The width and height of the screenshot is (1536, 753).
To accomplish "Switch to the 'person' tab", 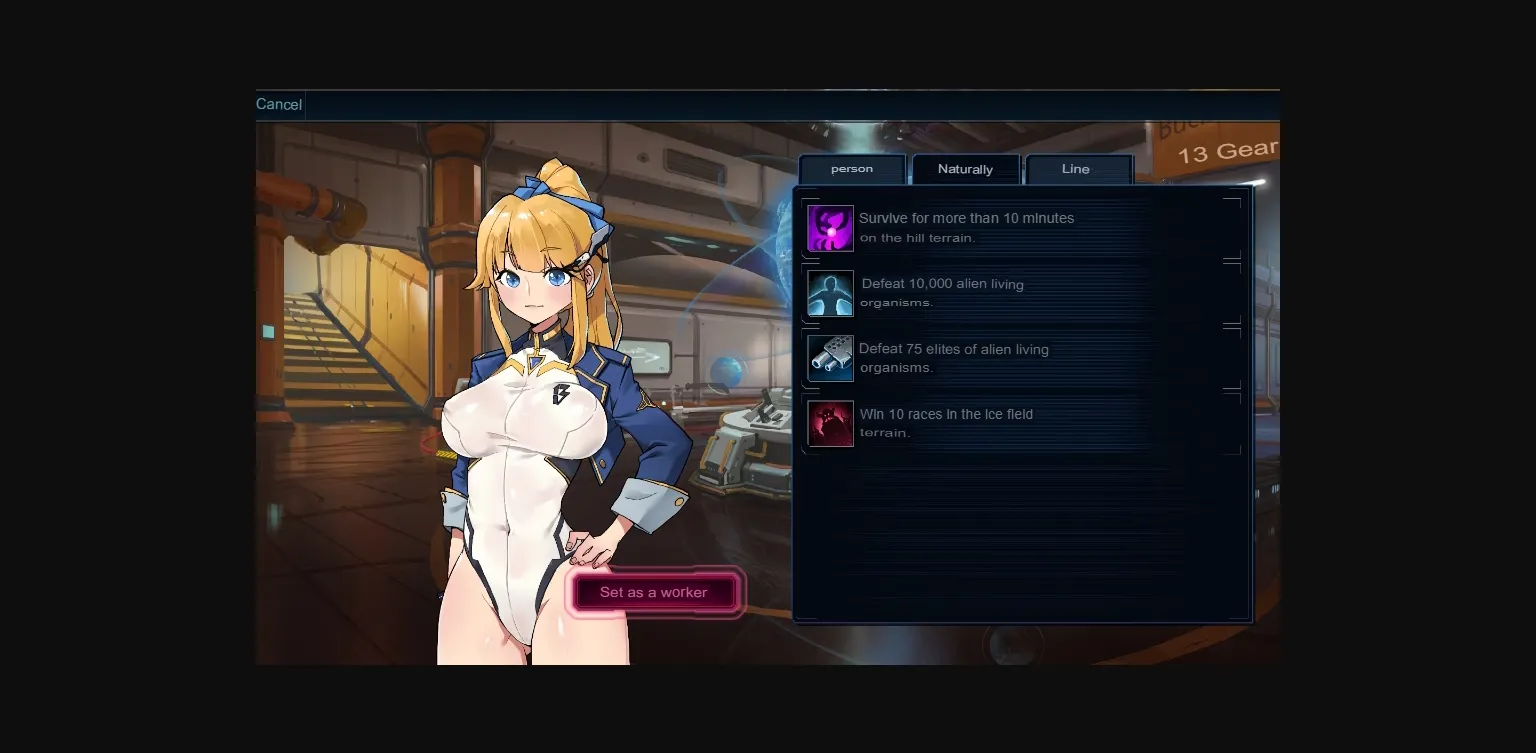I will point(852,168).
